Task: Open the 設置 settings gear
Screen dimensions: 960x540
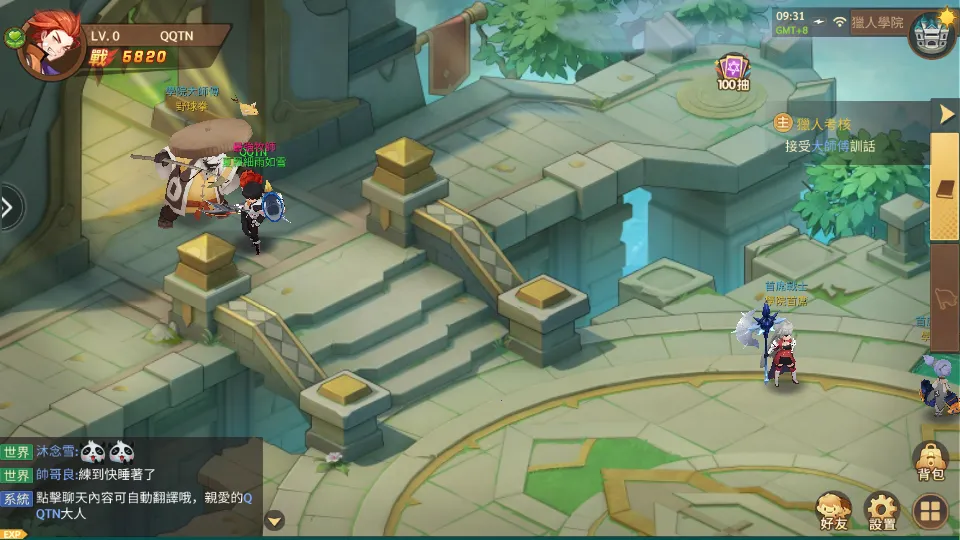Action: [882, 510]
